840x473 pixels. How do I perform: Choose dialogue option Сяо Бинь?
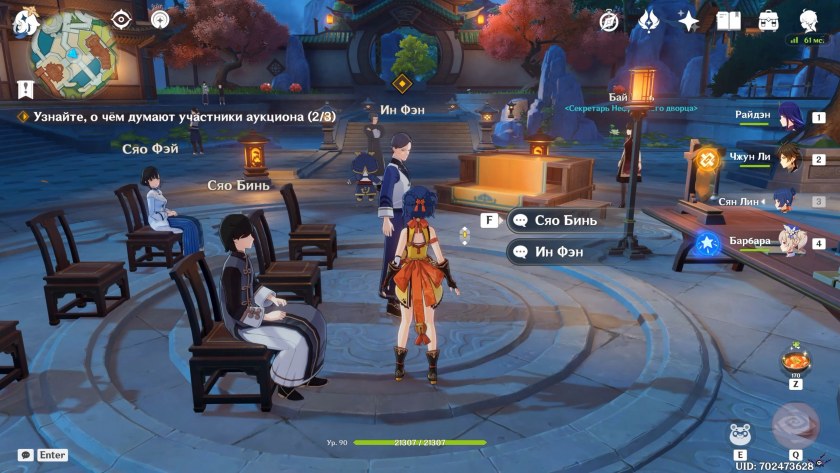coord(556,220)
